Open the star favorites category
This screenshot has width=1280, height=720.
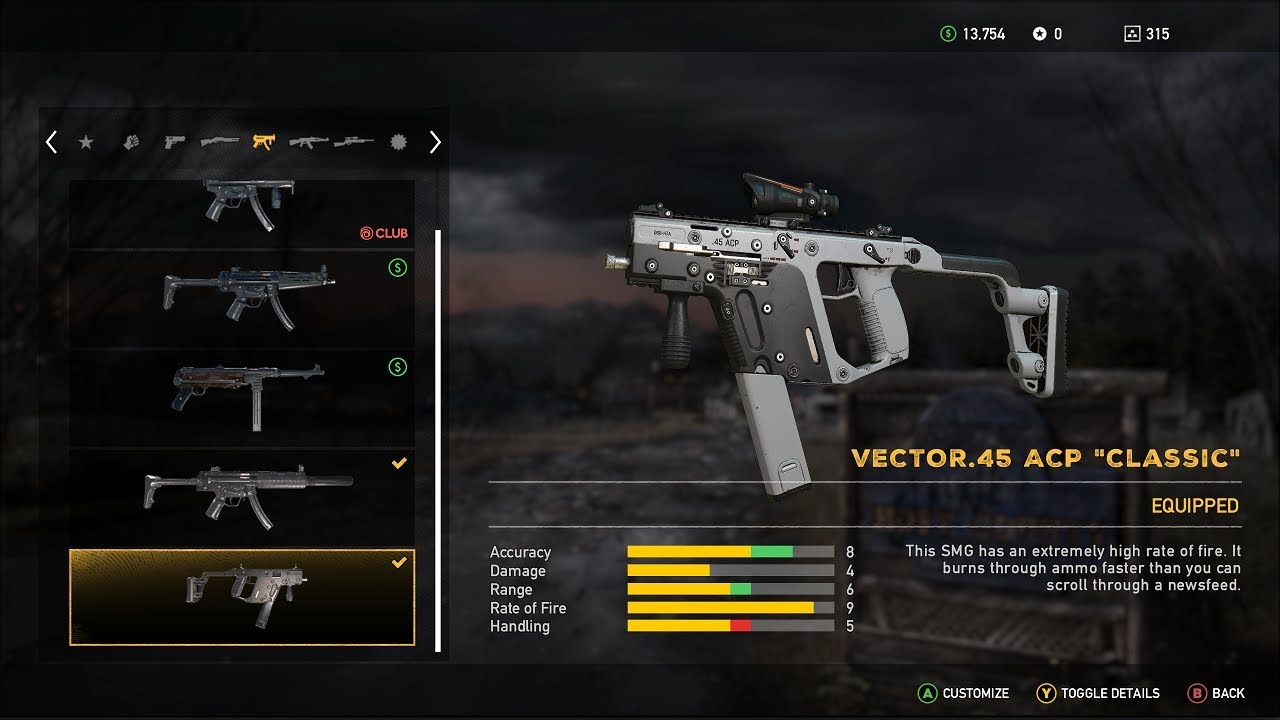coord(86,142)
